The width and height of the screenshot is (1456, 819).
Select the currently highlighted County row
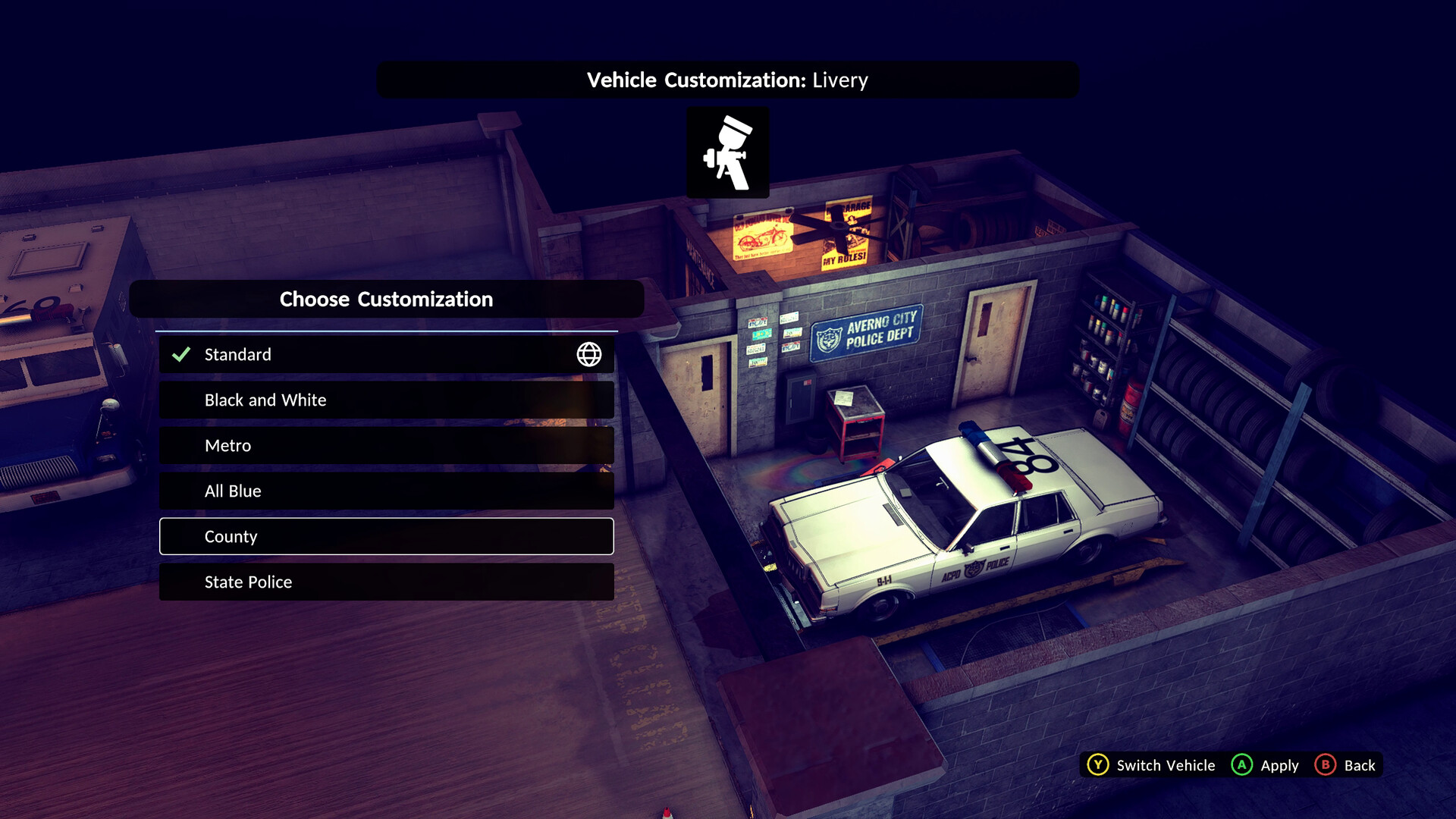click(386, 536)
